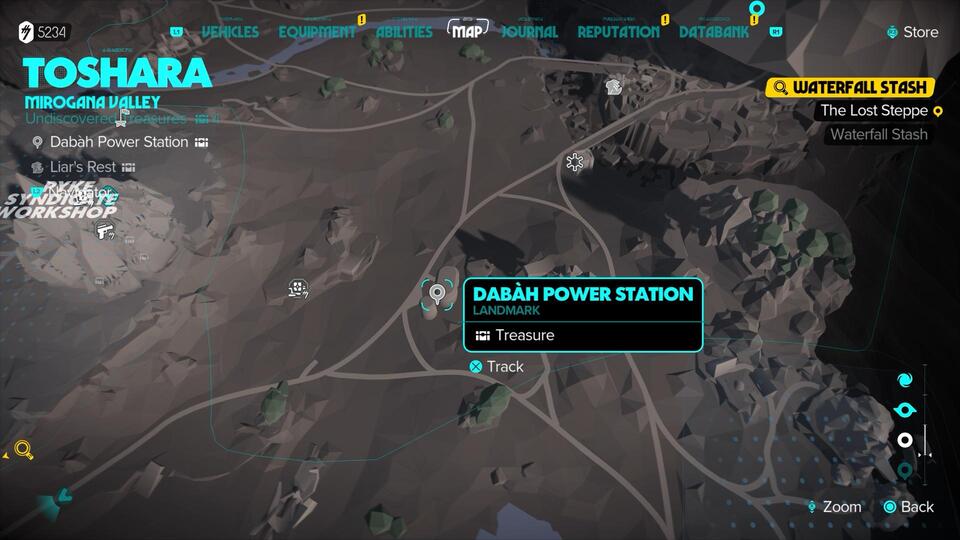Click the Dabàh Power Station landmark pin
The width and height of the screenshot is (960, 540).
pyautogui.click(x=436, y=295)
